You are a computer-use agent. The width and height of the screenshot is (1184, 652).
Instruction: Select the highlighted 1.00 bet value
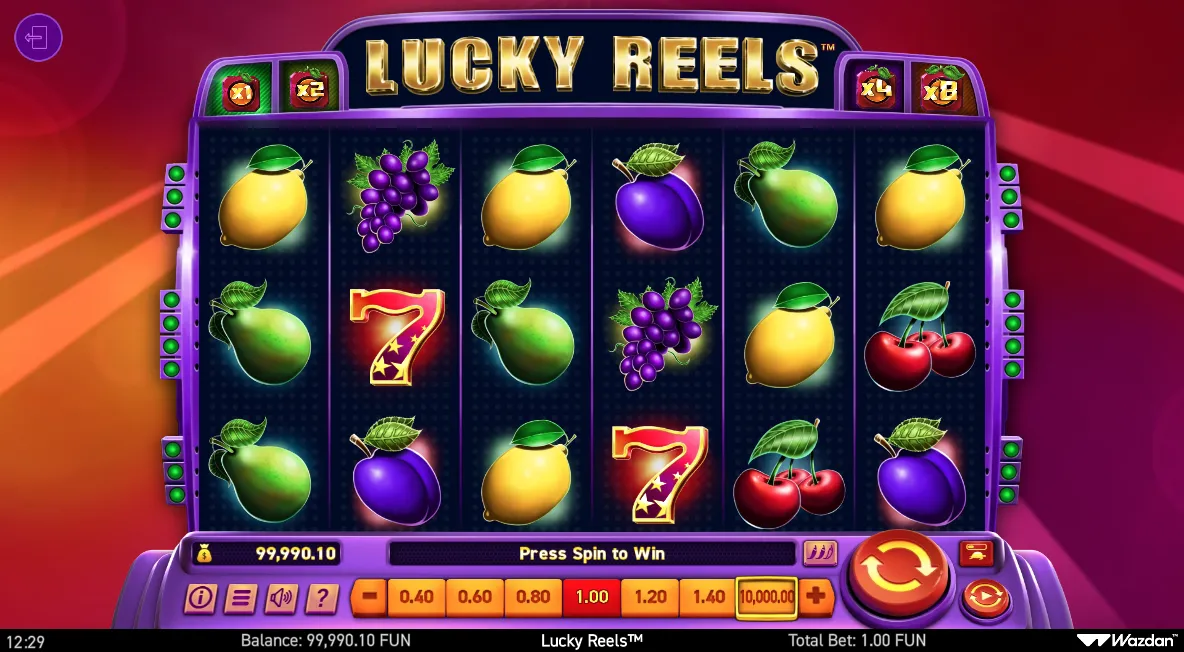point(592,597)
